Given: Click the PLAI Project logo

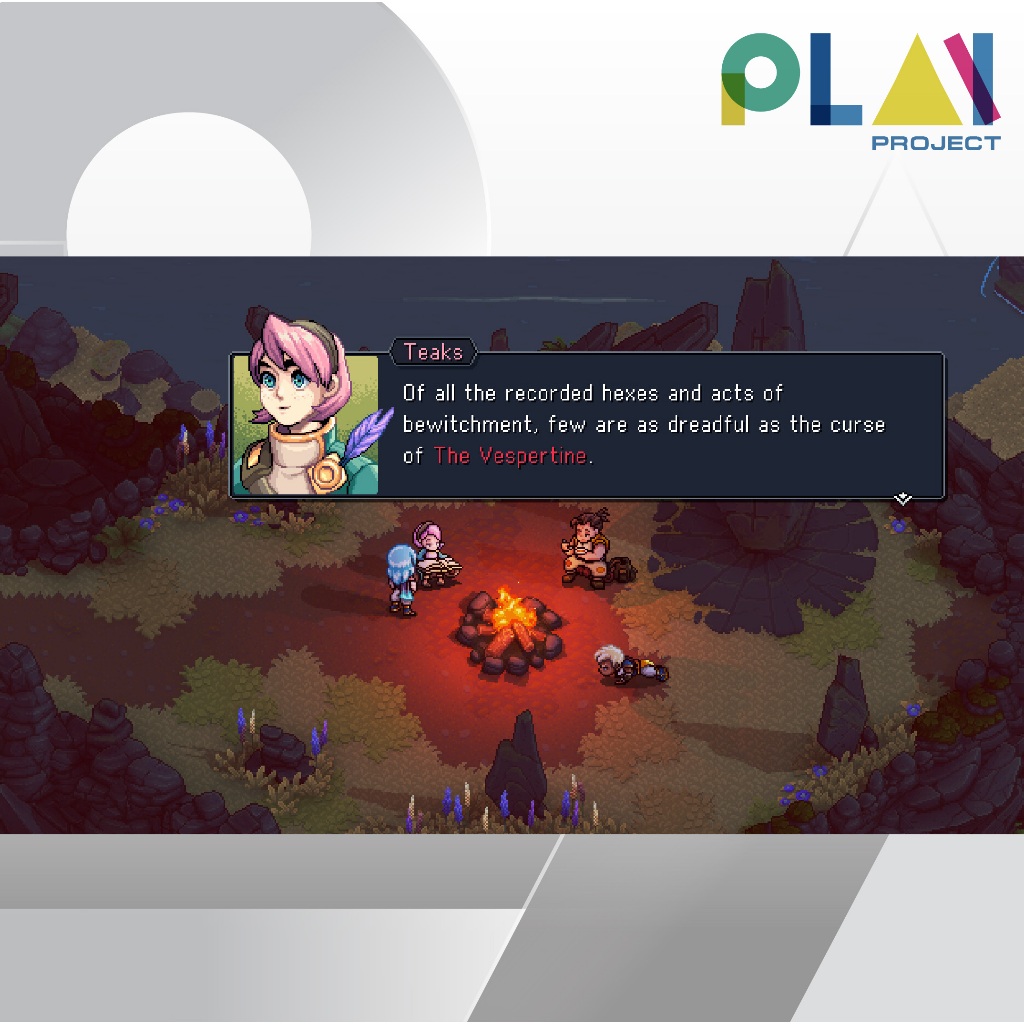Looking at the screenshot, I should [x=859, y=90].
